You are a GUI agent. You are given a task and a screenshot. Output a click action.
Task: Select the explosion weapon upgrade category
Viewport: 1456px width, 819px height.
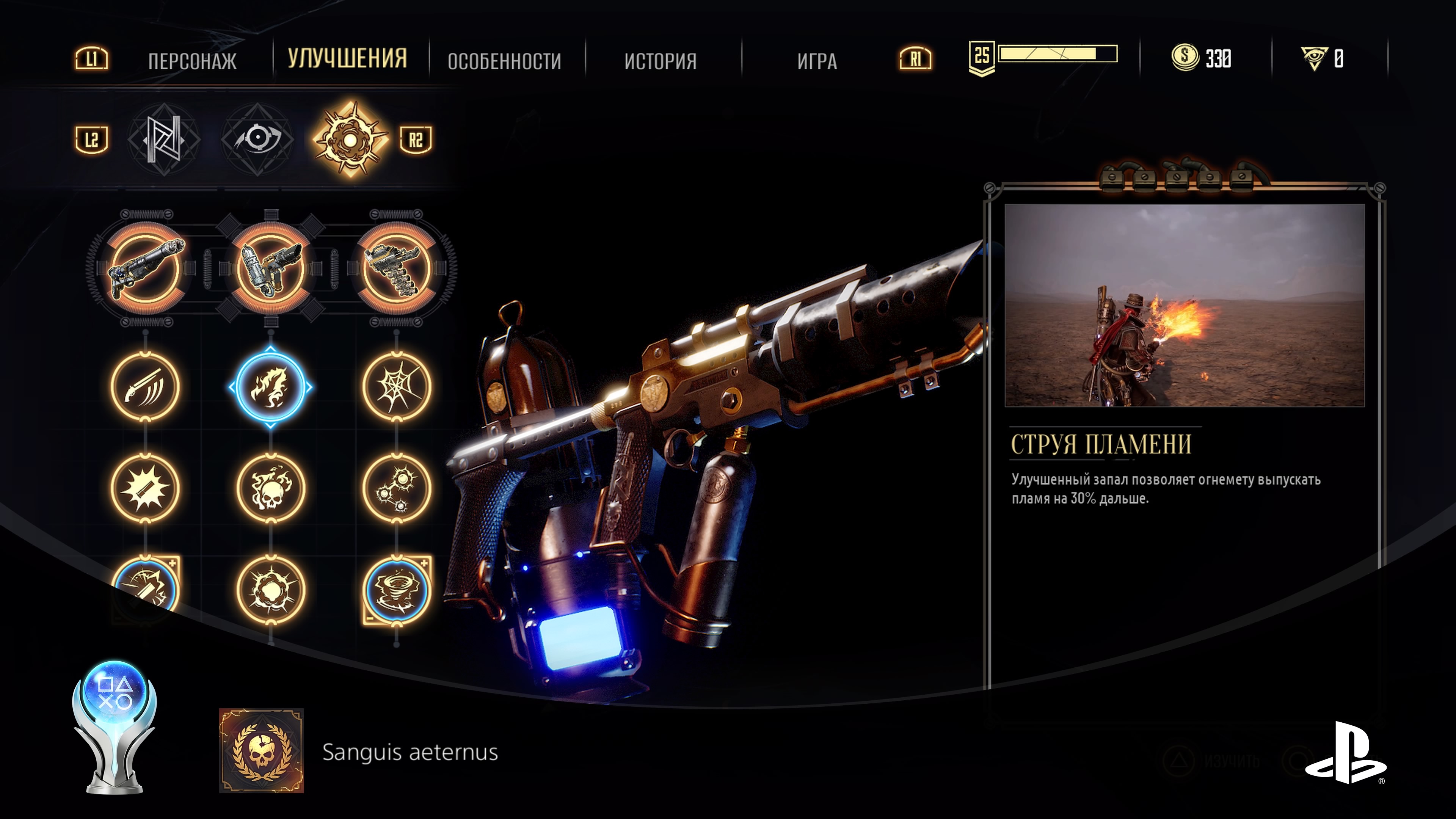pyautogui.click(x=350, y=139)
